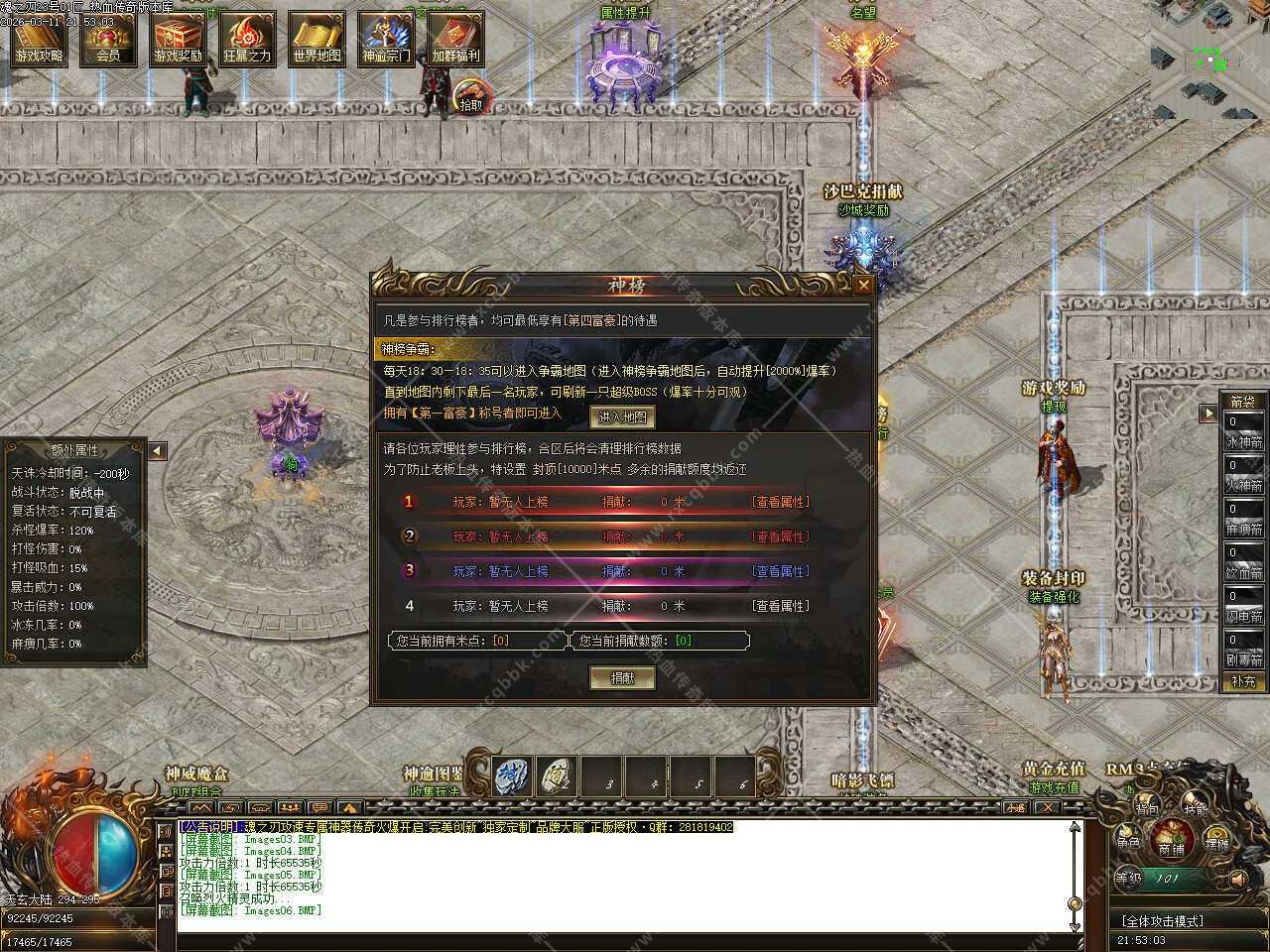The image size is (1270, 952).
Task: View attributes for rank 4 player
Action: (780, 606)
